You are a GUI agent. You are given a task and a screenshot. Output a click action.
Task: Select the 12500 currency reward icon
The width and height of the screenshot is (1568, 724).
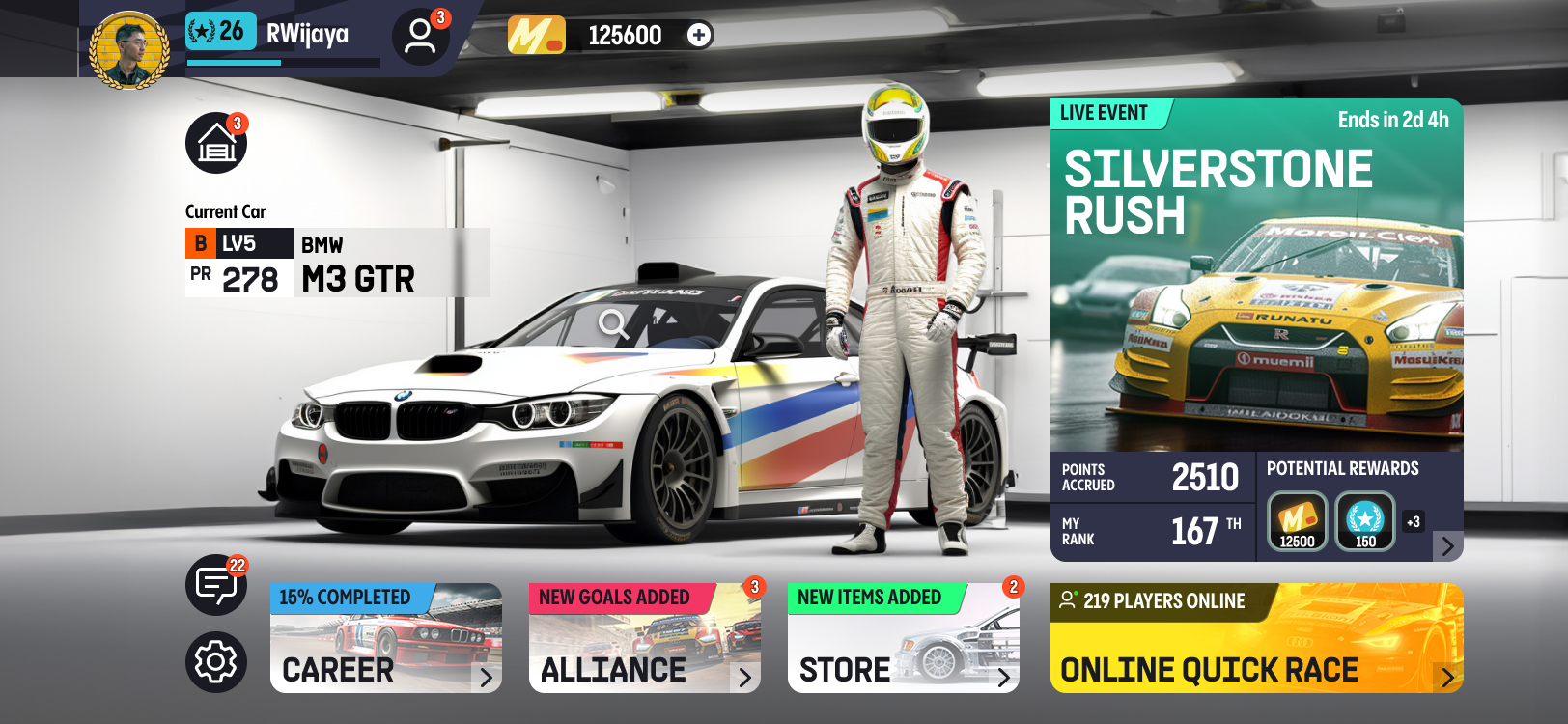click(1297, 521)
